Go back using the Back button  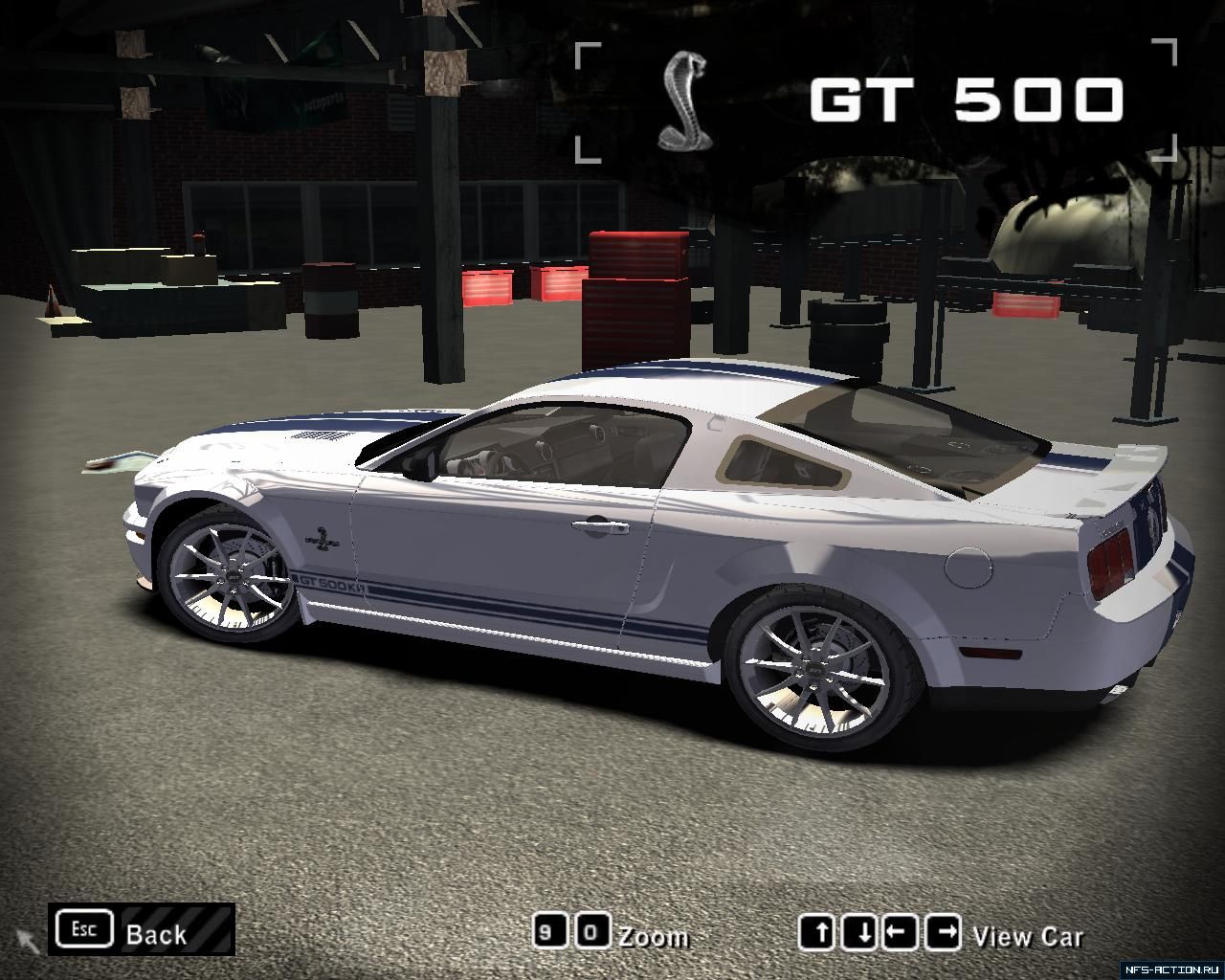[142, 930]
